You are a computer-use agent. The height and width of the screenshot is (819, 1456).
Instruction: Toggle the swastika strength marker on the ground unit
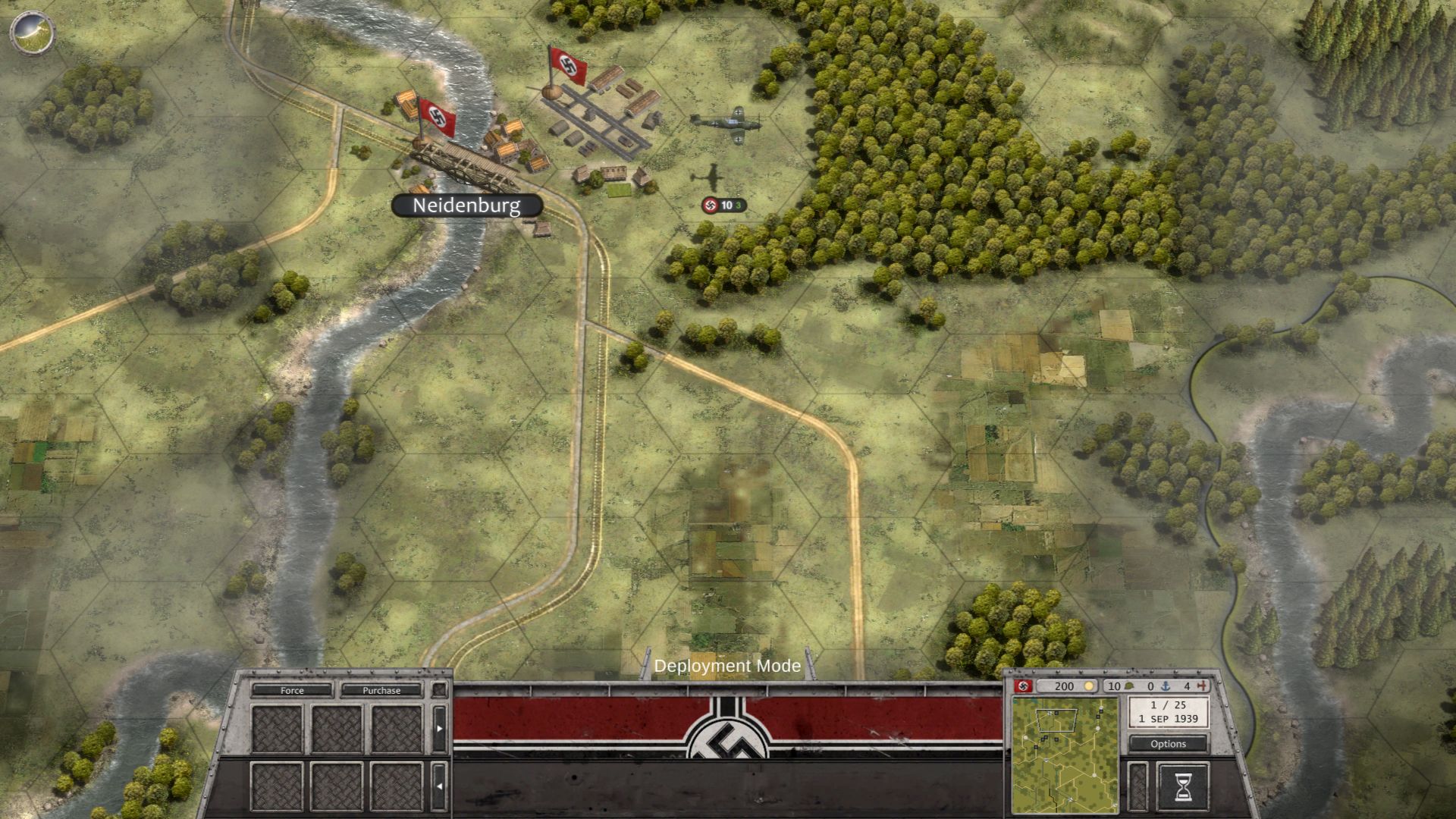(711, 203)
